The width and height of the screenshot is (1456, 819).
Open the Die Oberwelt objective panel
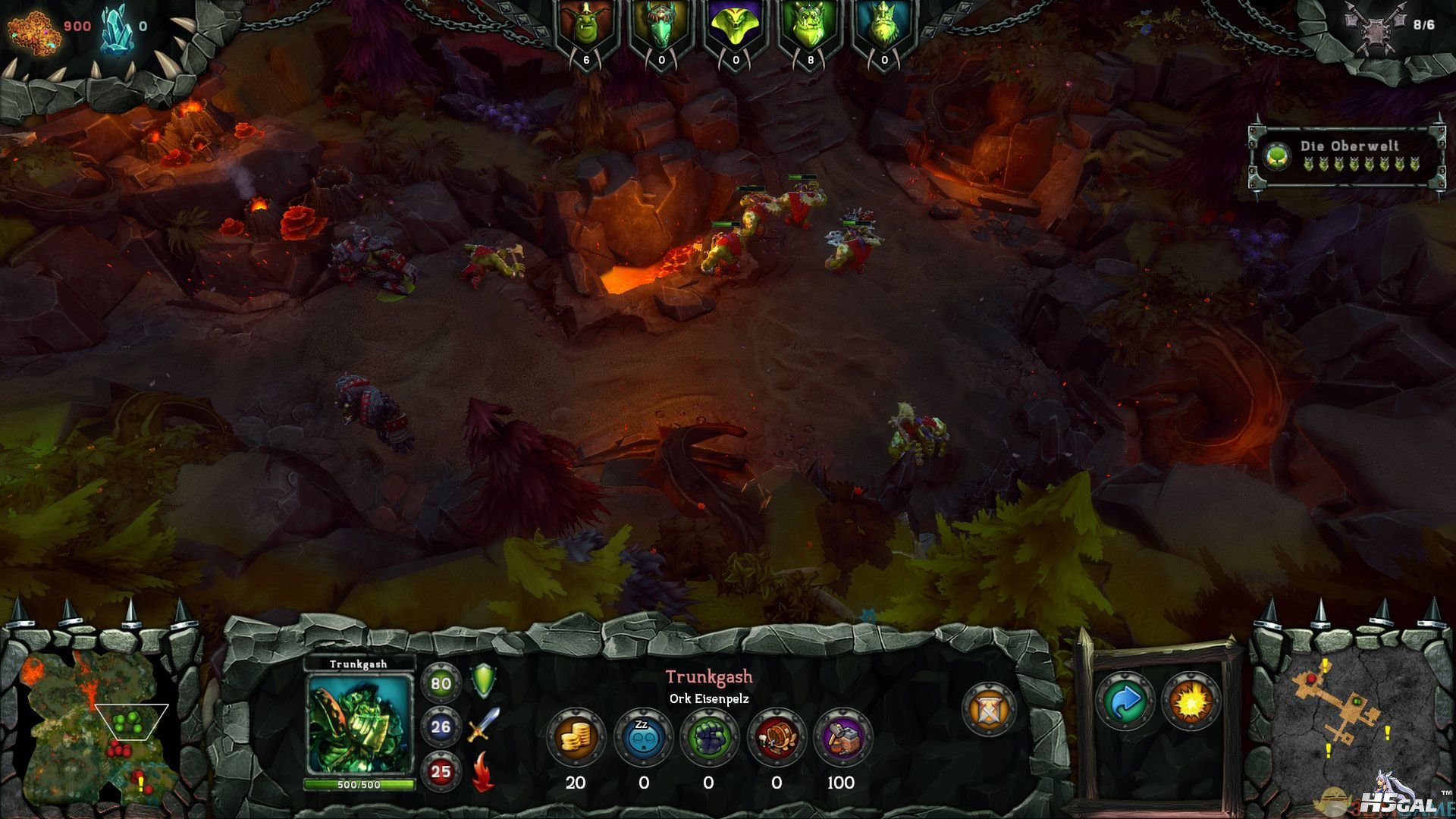1347,155
